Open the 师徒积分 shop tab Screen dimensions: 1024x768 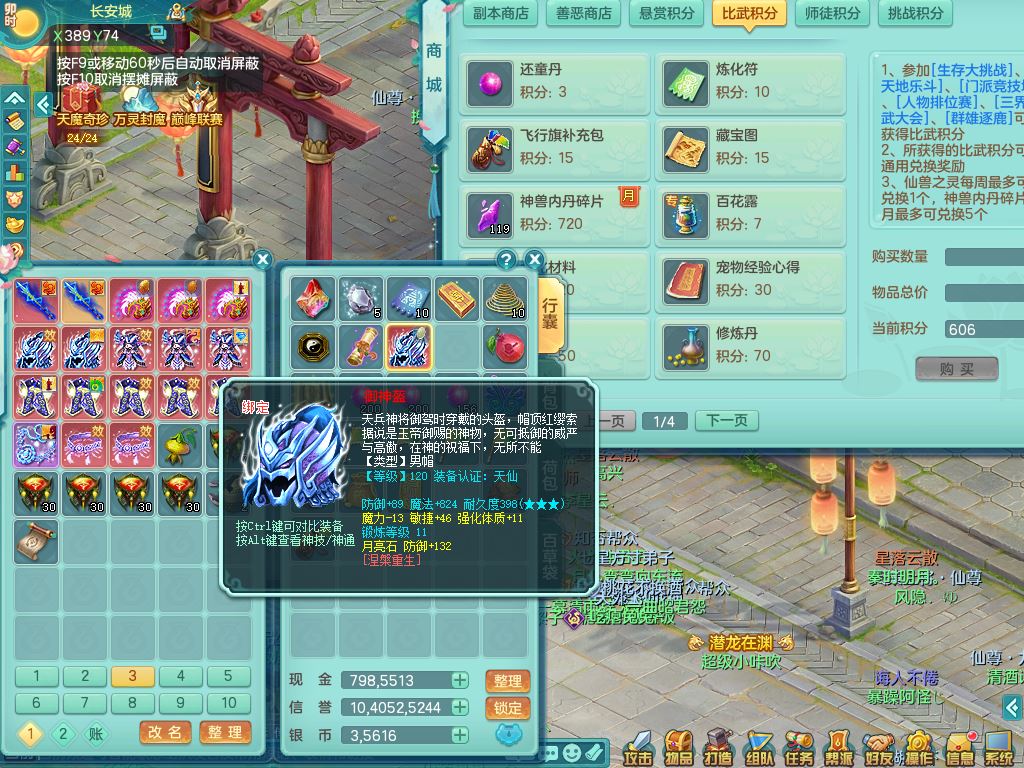pyautogui.click(x=833, y=14)
